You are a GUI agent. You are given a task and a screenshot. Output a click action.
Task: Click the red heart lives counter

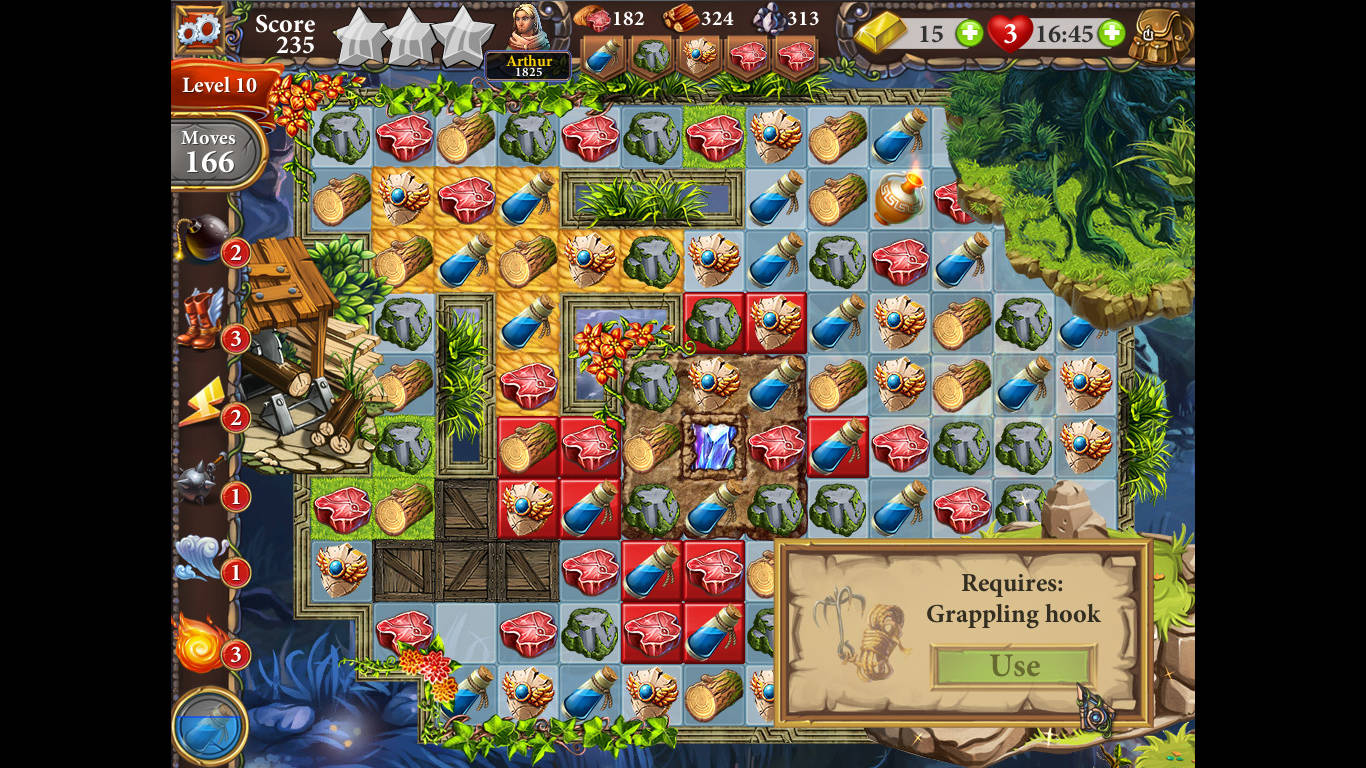1009,33
